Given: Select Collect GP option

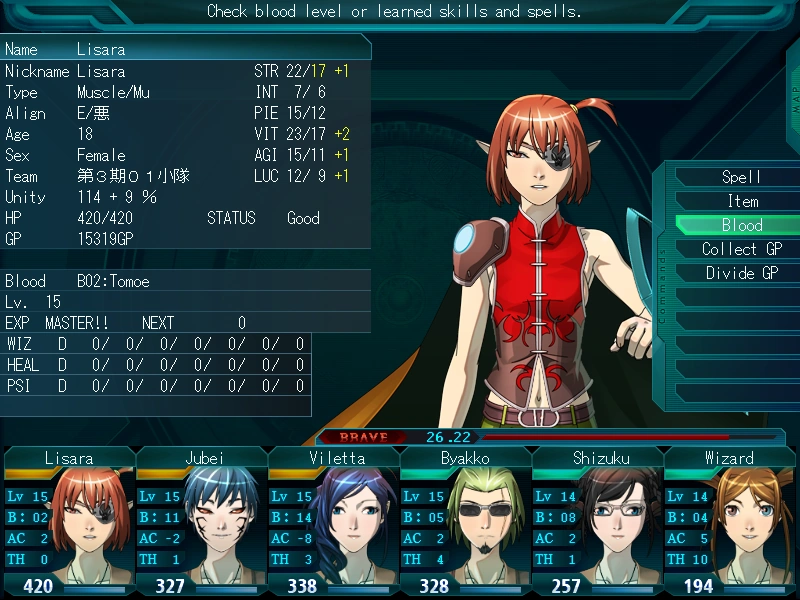Looking at the screenshot, I should [x=741, y=249].
